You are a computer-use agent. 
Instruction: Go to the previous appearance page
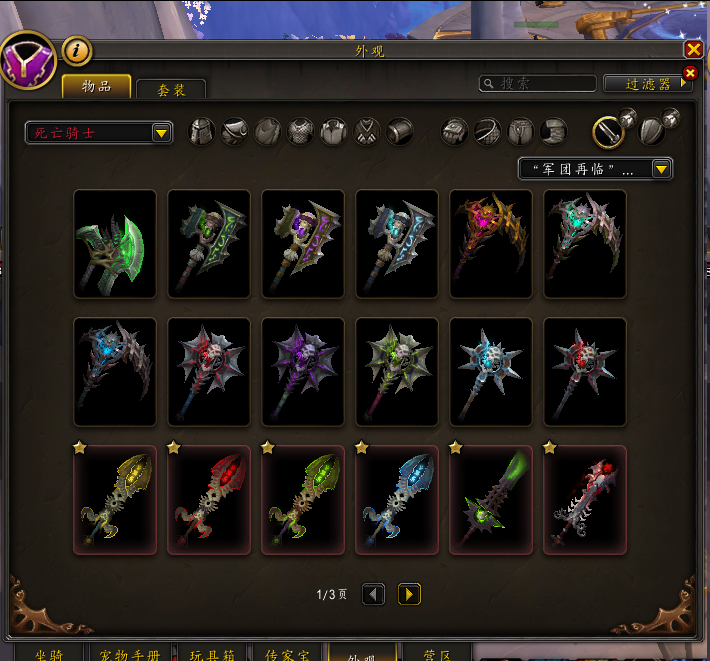pyautogui.click(x=373, y=595)
